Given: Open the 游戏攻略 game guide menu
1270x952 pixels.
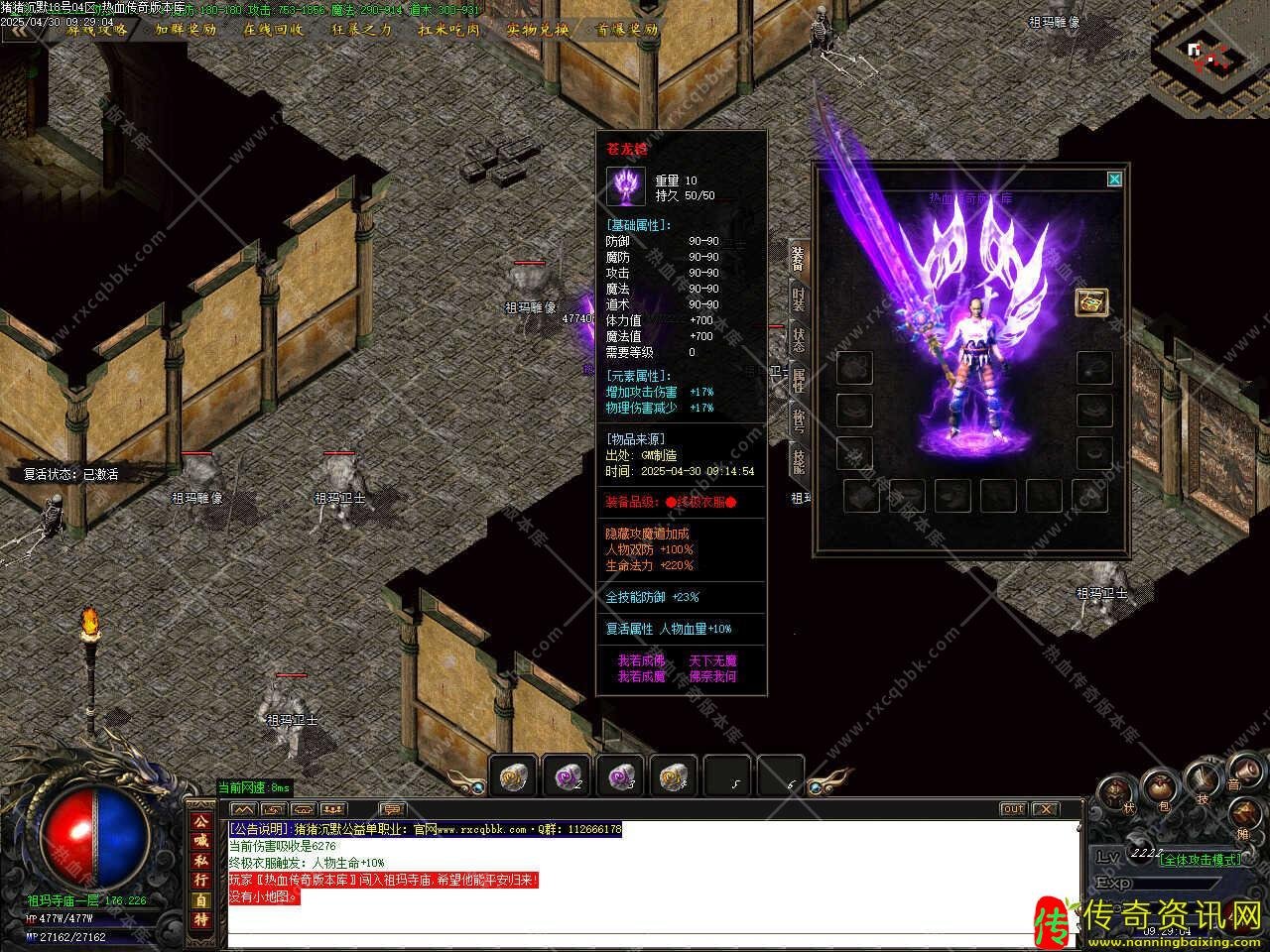Looking at the screenshot, I should point(98,30).
